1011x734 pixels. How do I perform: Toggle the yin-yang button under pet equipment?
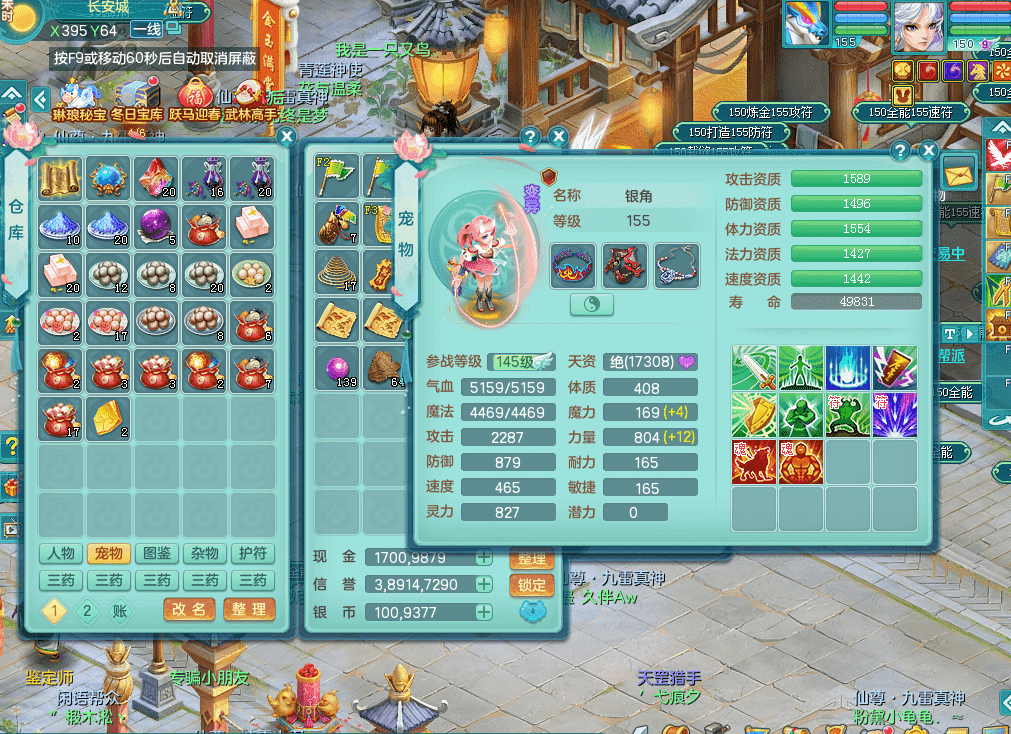pyautogui.click(x=591, y=305)
